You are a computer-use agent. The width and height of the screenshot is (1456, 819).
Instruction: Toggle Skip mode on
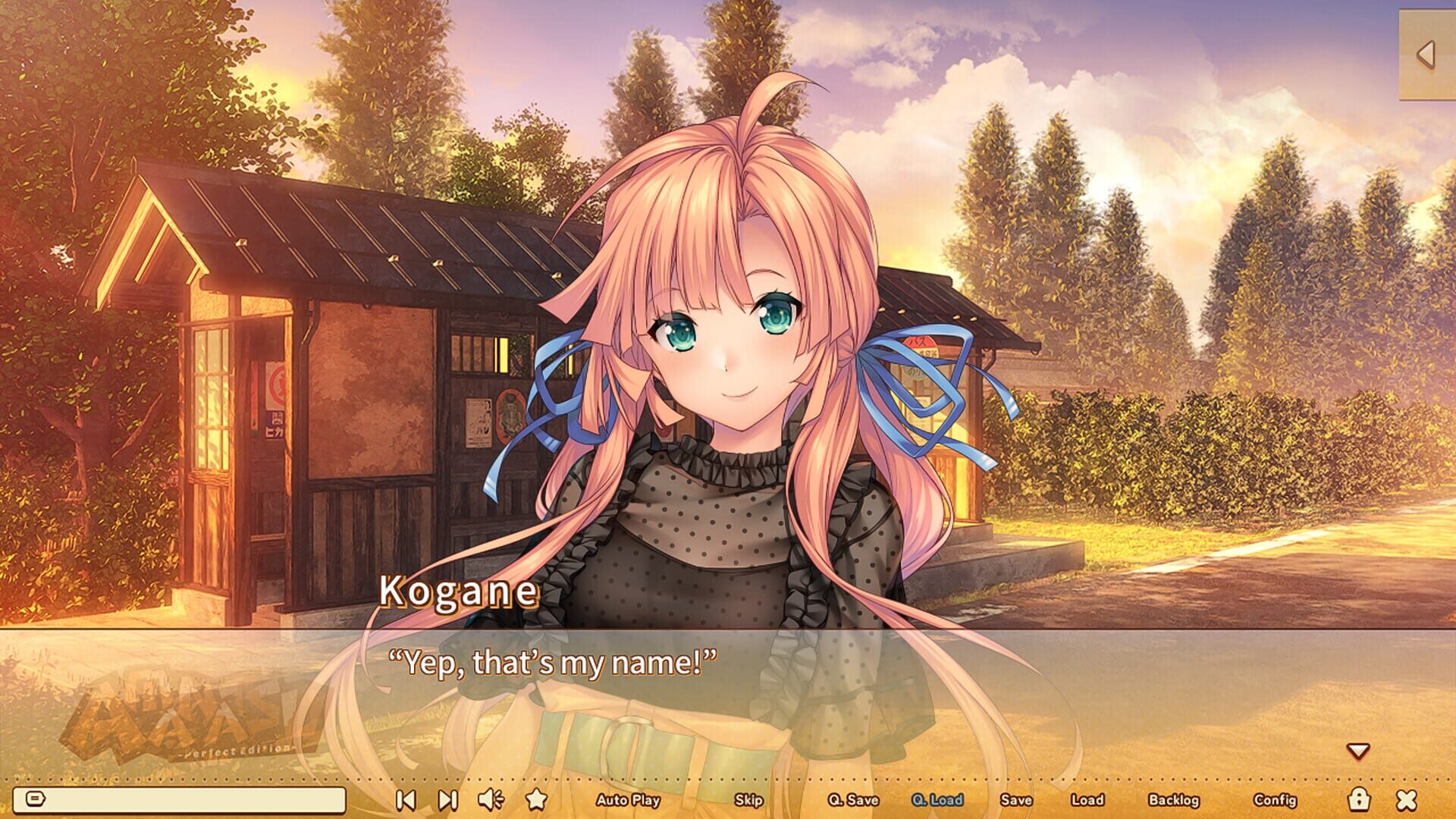746,801
